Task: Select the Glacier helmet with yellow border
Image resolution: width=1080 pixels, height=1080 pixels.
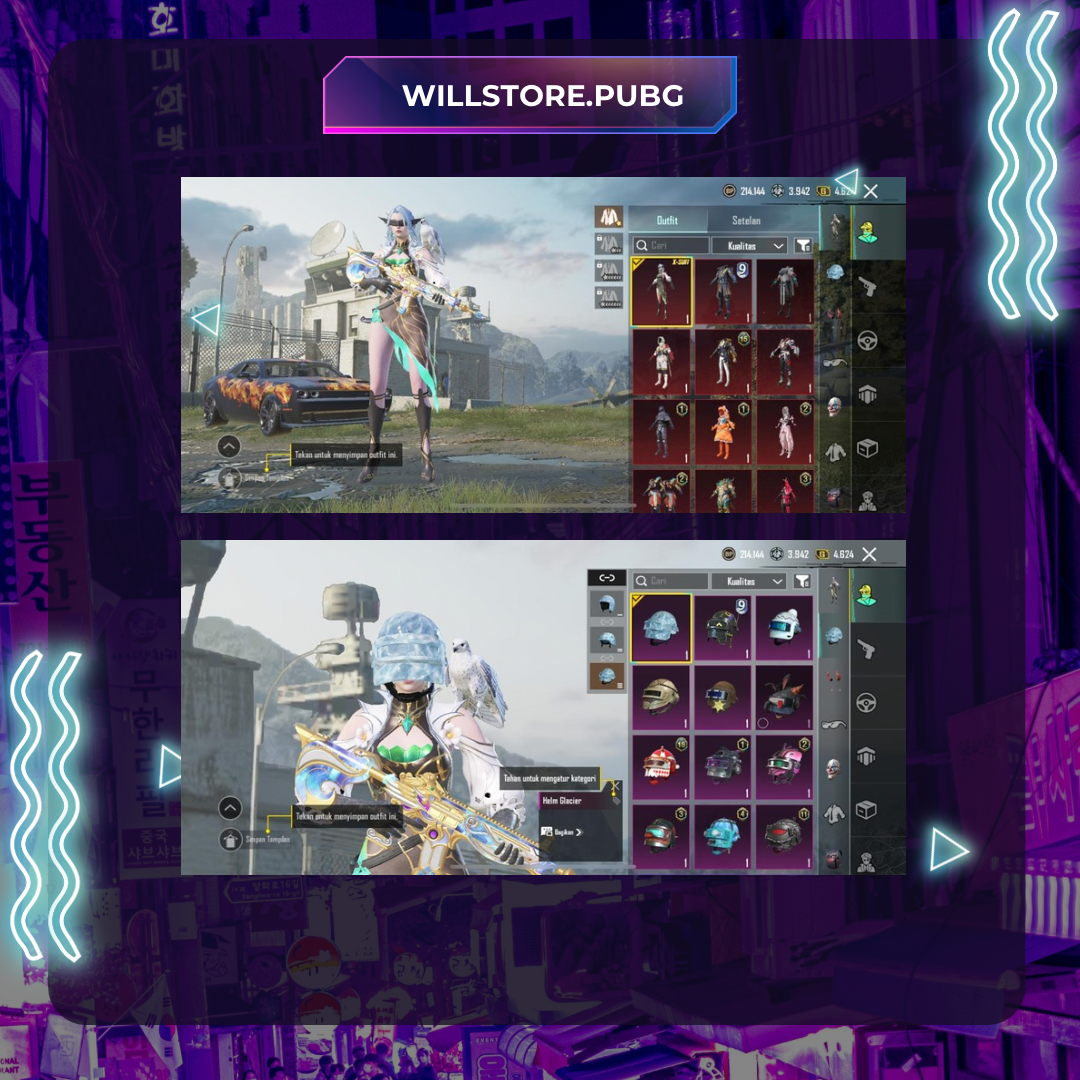Action: pyautogui.click(x=661, y=628)
